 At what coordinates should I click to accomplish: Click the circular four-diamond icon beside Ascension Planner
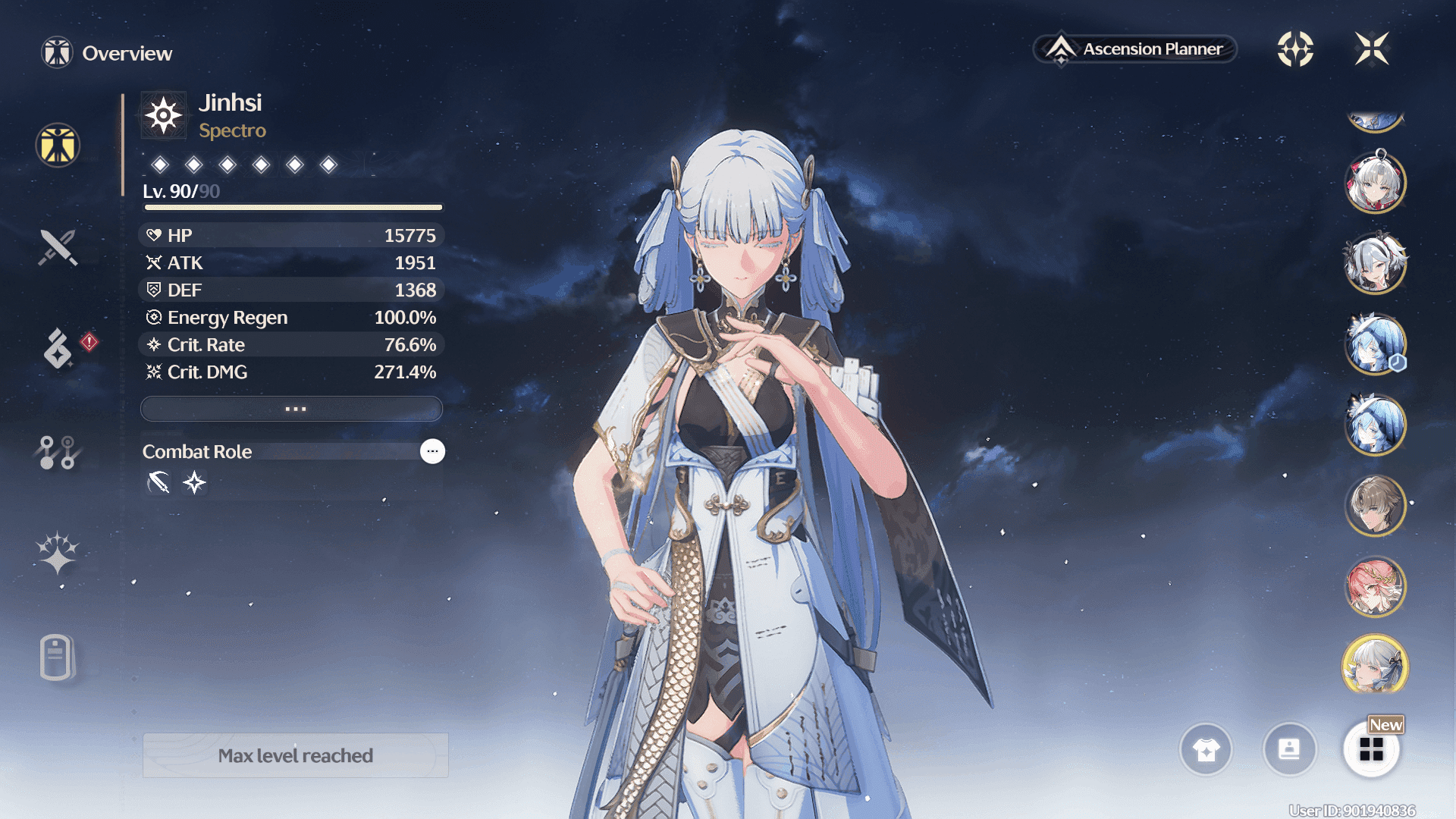click(1295, 49)
